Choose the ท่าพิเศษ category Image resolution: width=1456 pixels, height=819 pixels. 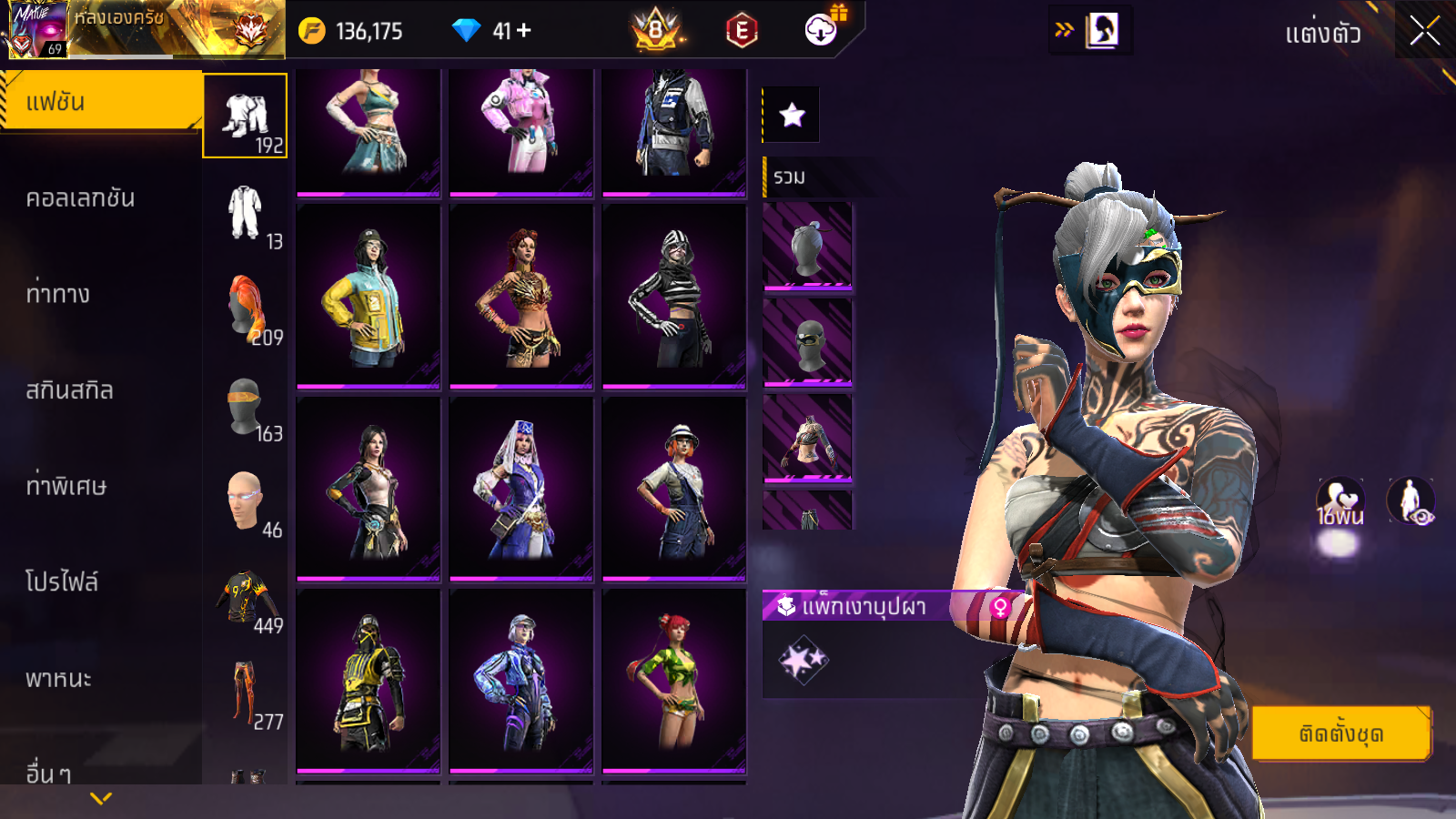click(x=66, y=486)
